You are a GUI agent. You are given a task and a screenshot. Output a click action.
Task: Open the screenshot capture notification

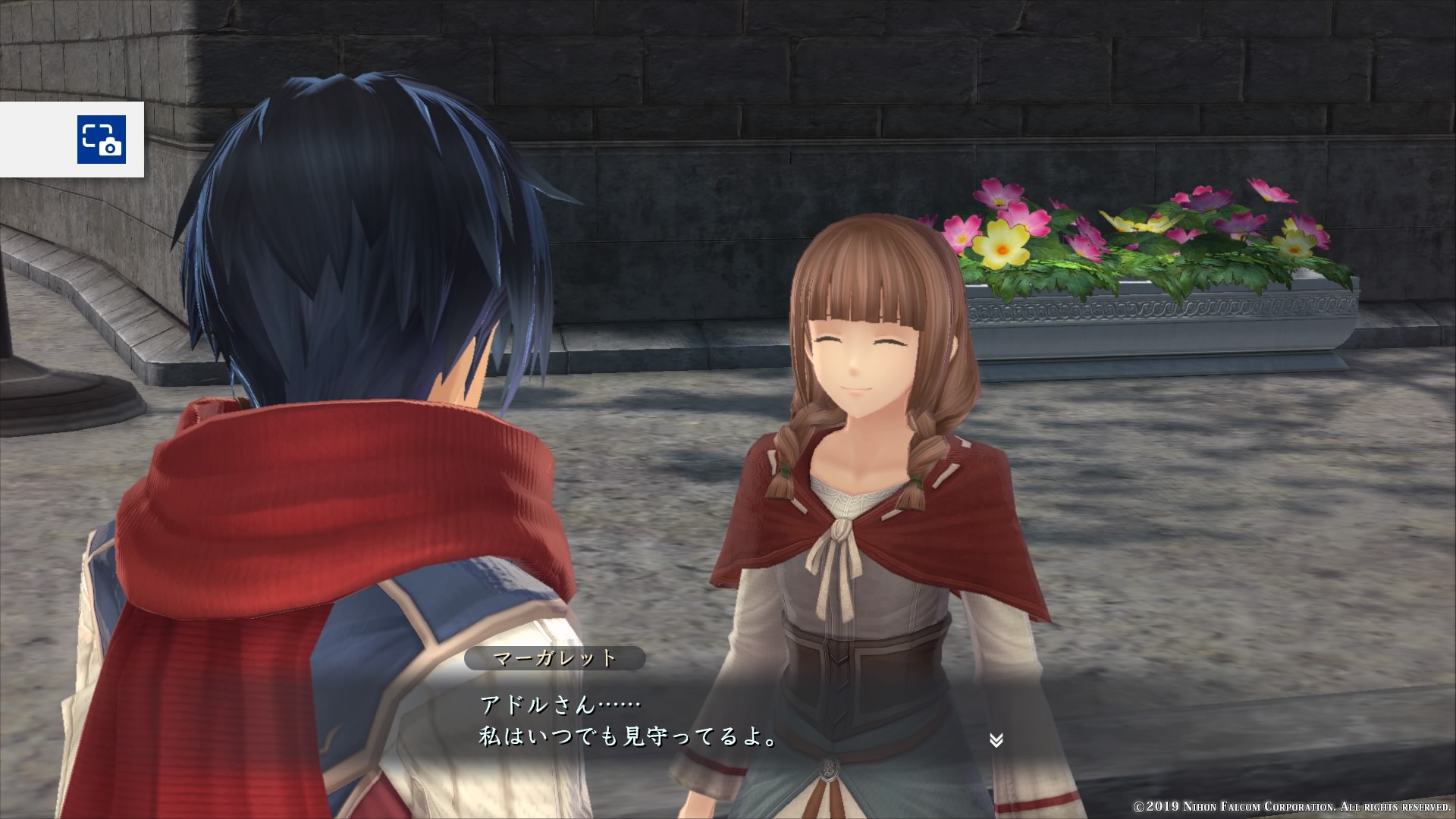coord(101,140)
